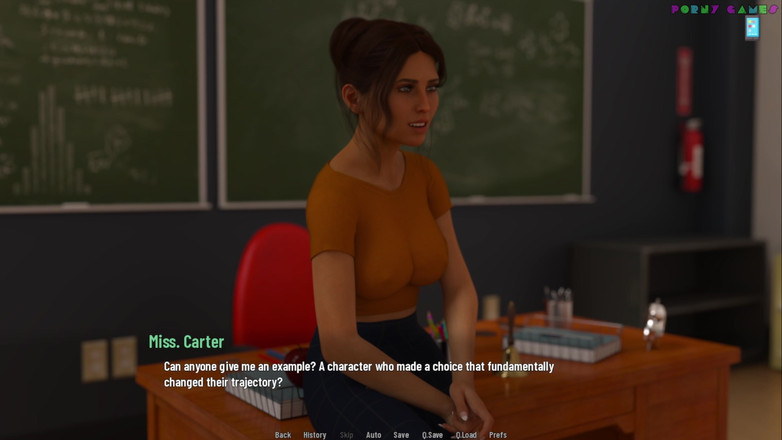Quick save with Q.Save

tap(432, 435)
